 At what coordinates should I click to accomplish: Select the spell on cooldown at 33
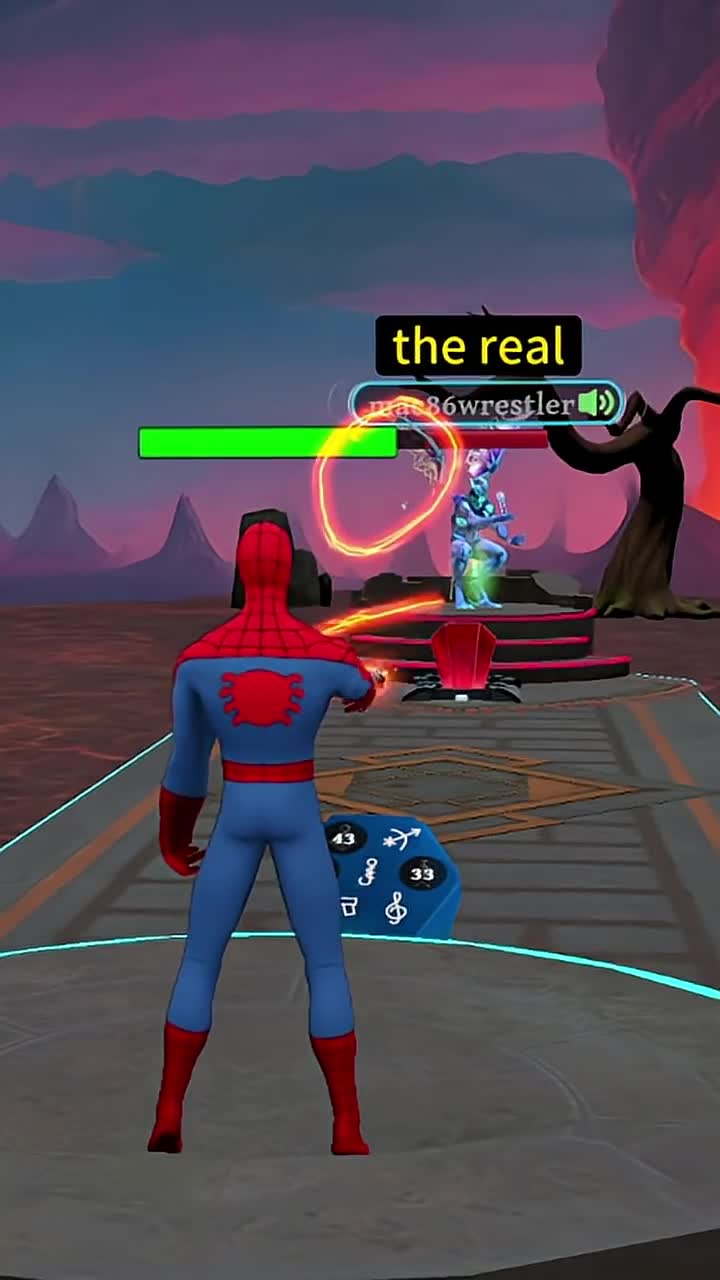pyautogui.click(x=422, y=873)
